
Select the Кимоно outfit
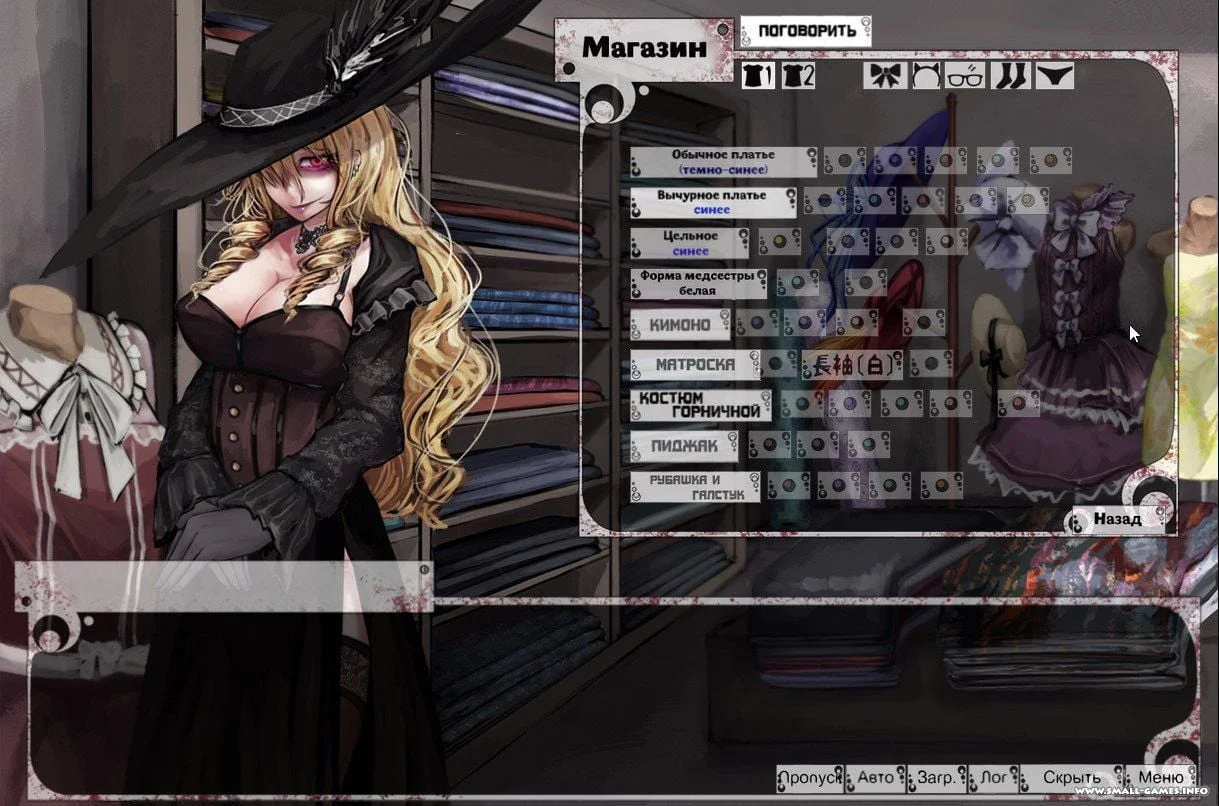(x=680, y=325)
